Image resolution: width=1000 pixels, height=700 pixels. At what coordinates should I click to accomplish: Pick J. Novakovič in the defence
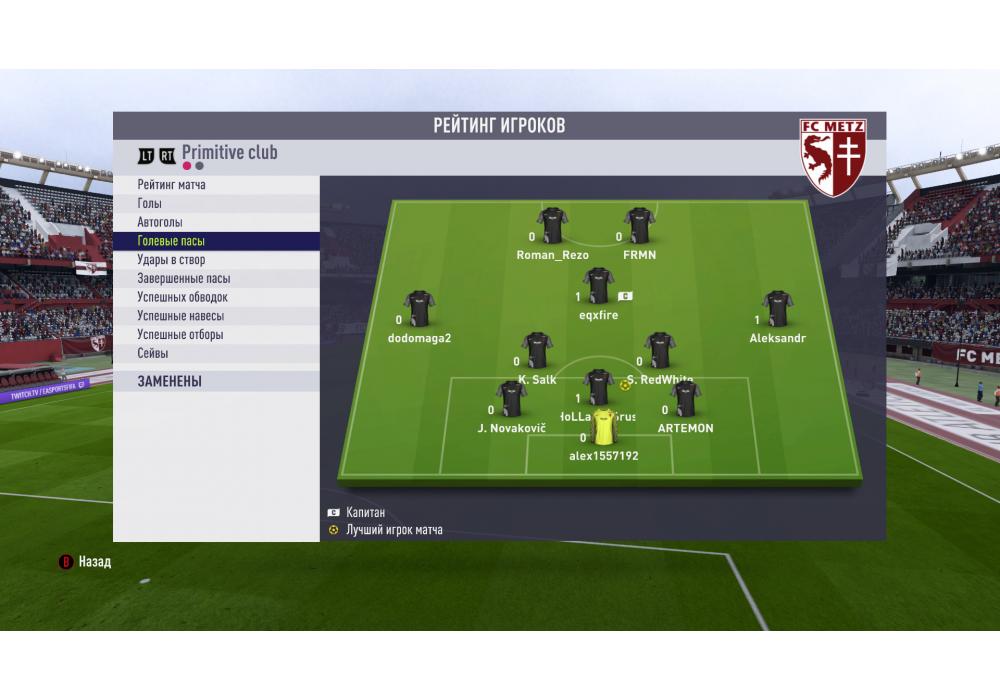511,399
